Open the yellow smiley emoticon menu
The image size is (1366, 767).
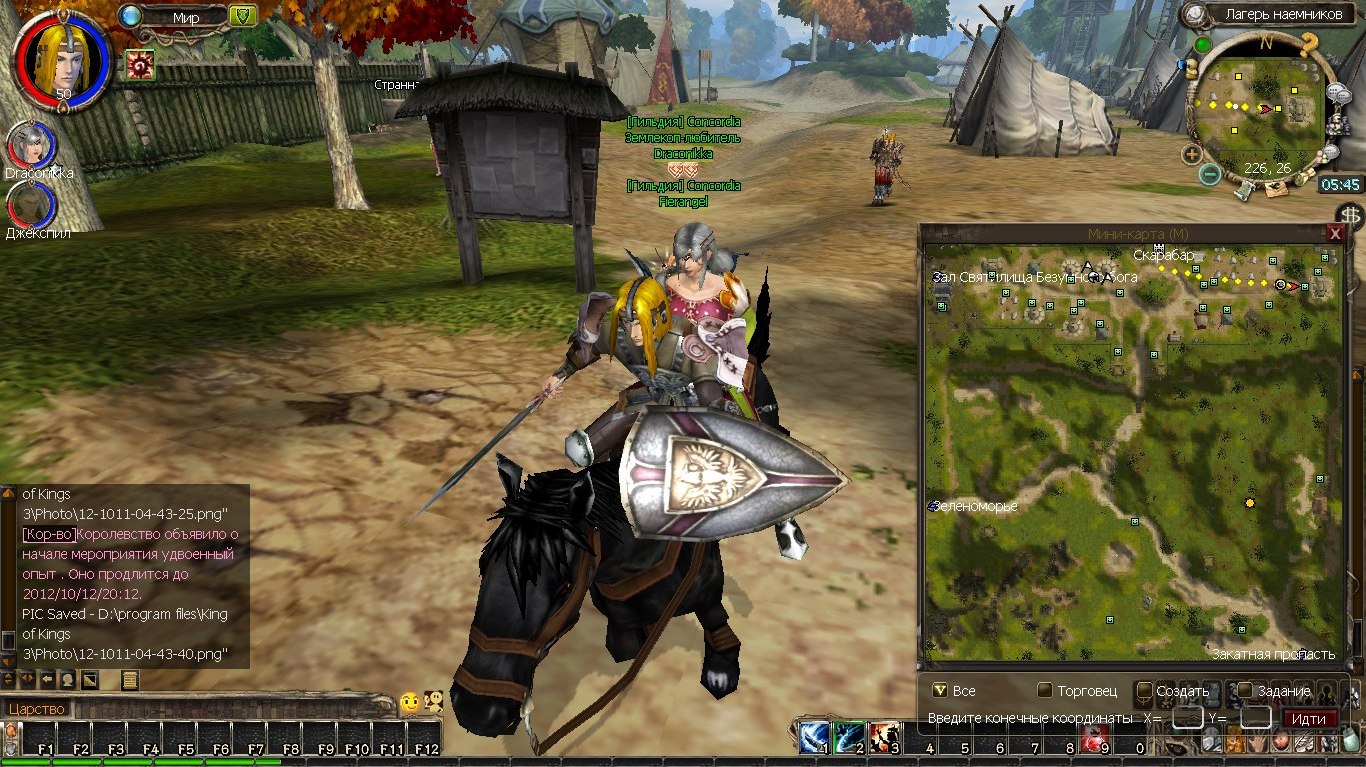click(410, 703)
